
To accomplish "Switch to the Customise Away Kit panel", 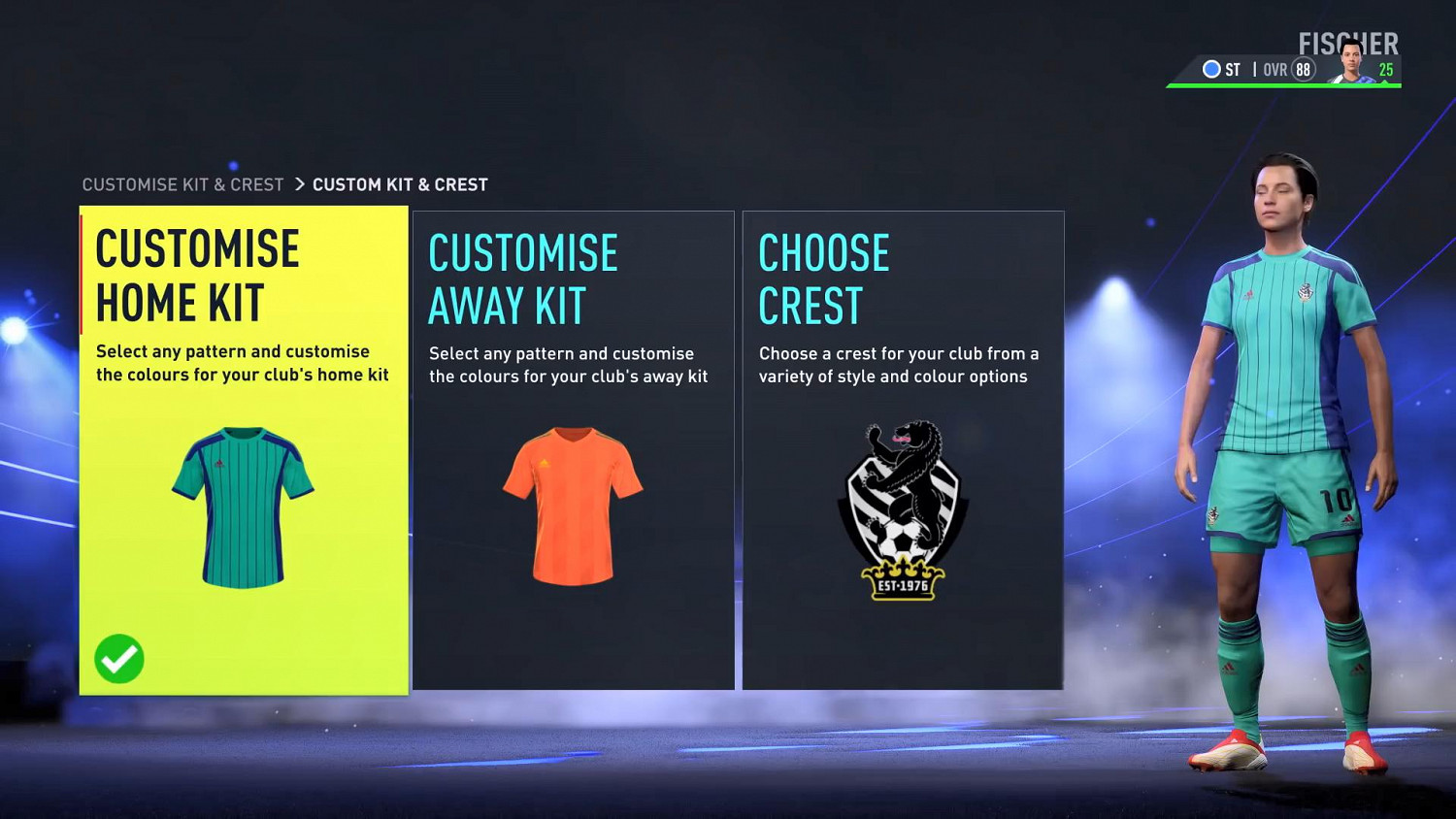I will [x=574, y=449].
